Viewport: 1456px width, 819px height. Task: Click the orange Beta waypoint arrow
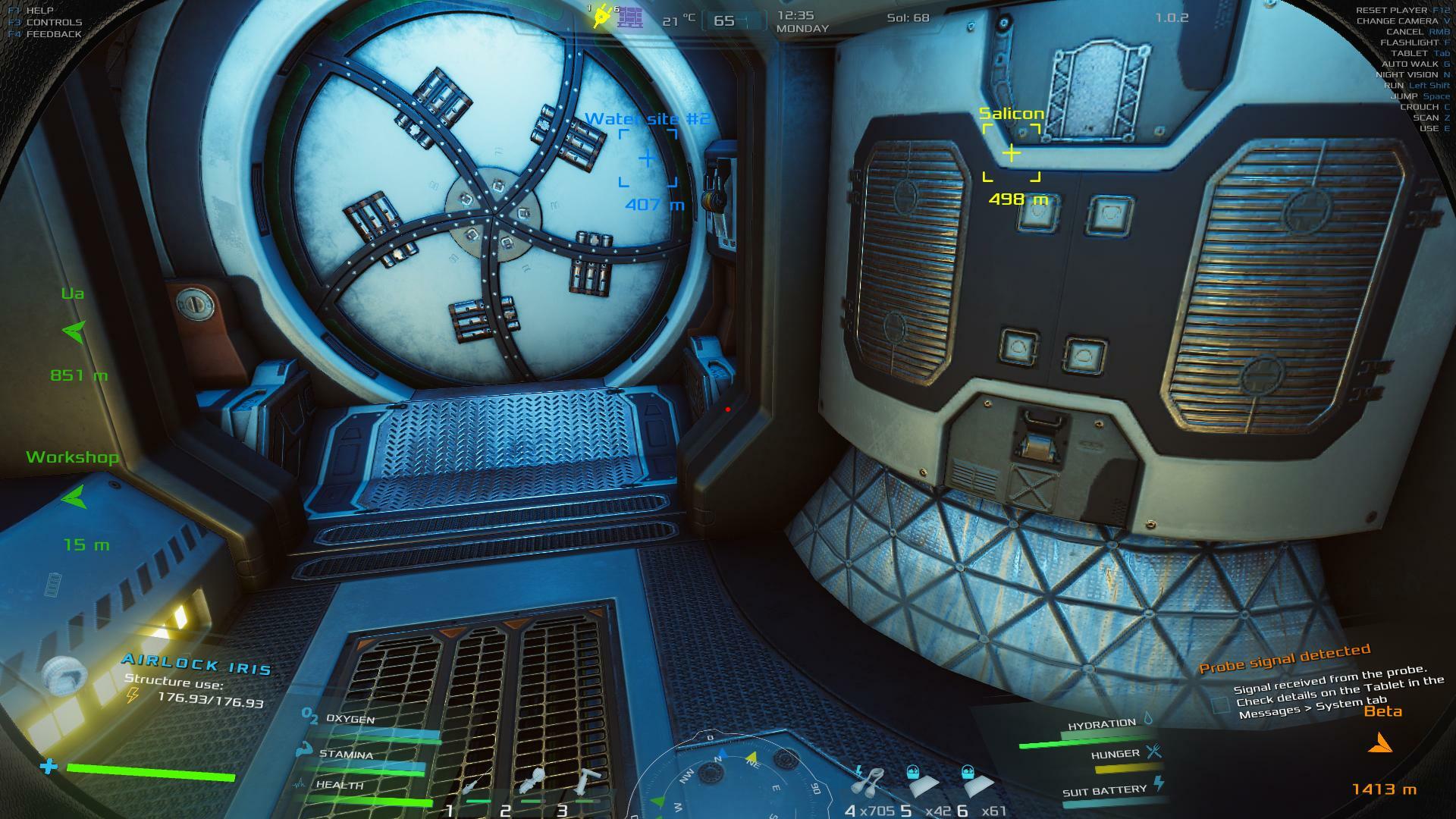coord(1380,744)
